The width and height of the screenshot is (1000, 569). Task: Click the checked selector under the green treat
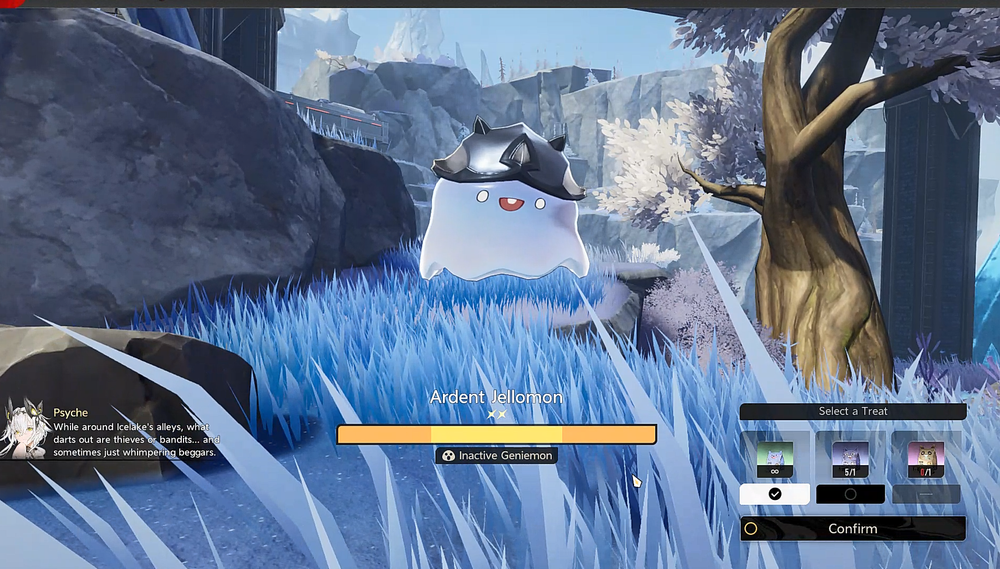click(x=775, y=494)
